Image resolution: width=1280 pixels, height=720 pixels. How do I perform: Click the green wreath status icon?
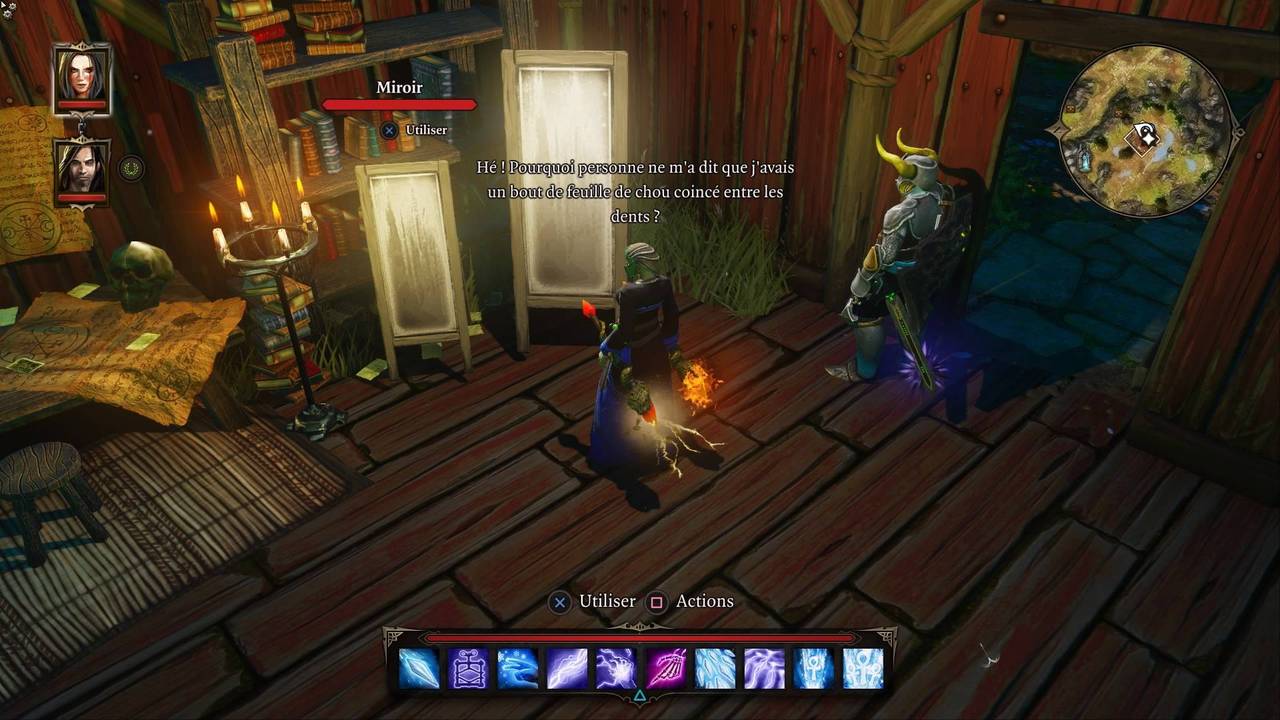click(x=131, y=168)
